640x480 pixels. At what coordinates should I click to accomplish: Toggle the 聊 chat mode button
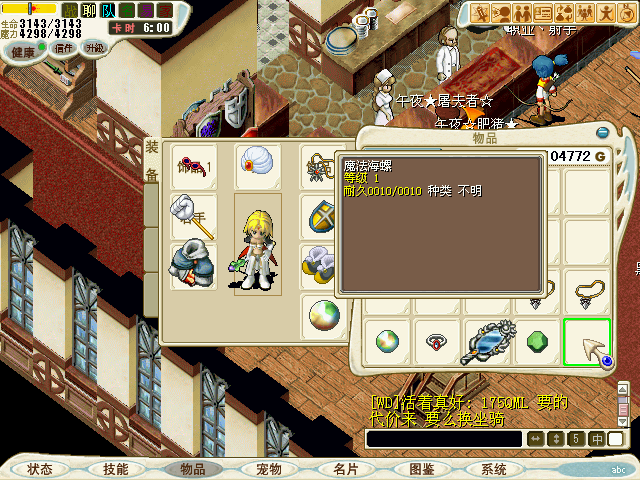click(89, 10)
